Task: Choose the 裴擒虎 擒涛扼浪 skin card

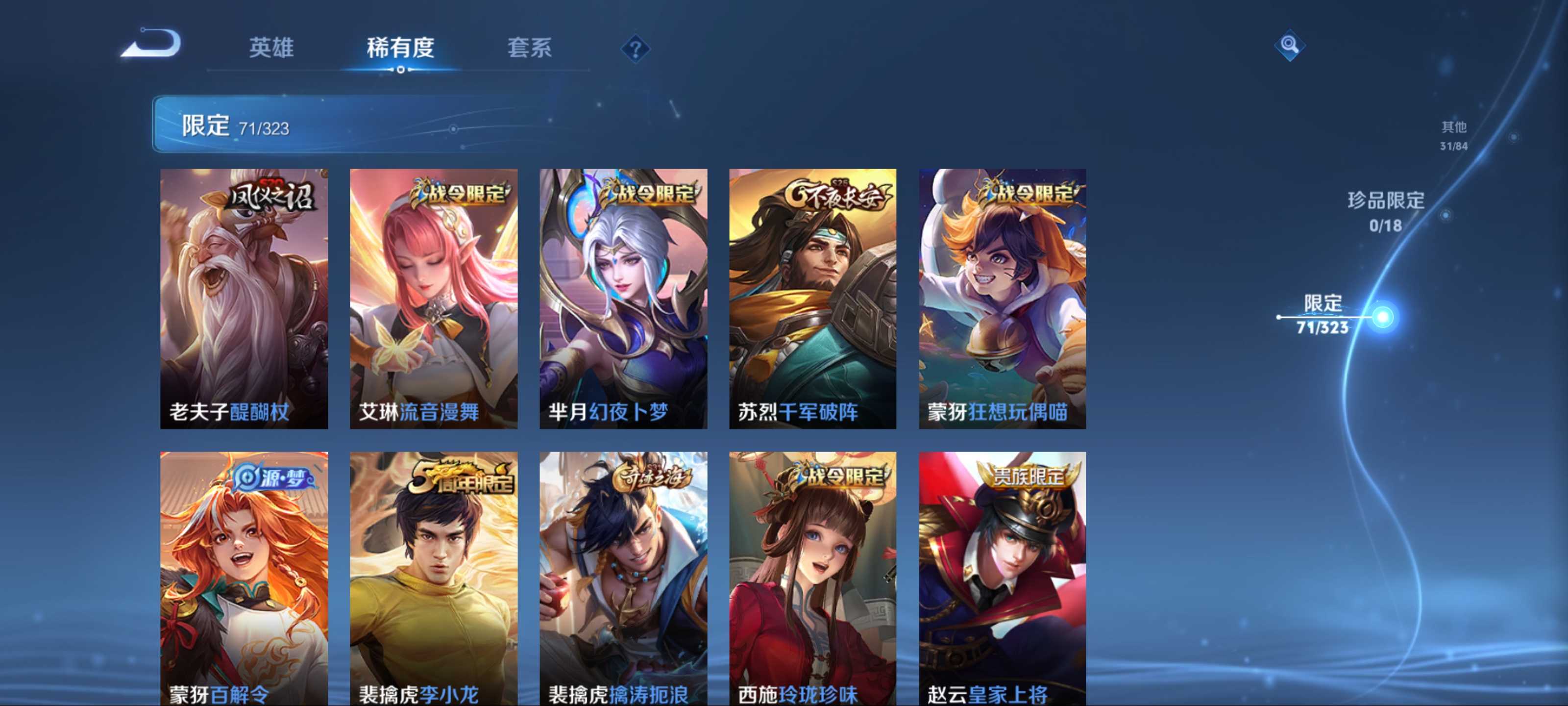Action: [x=623, y=579]
